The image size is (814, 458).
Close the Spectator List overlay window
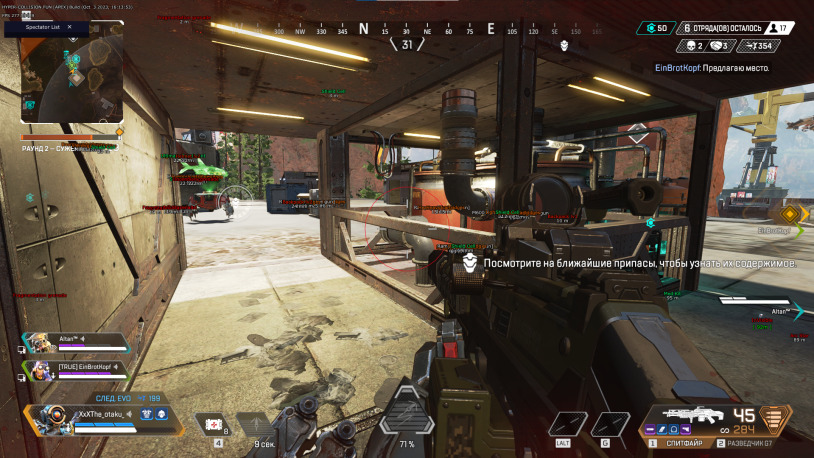coord(69,29)
